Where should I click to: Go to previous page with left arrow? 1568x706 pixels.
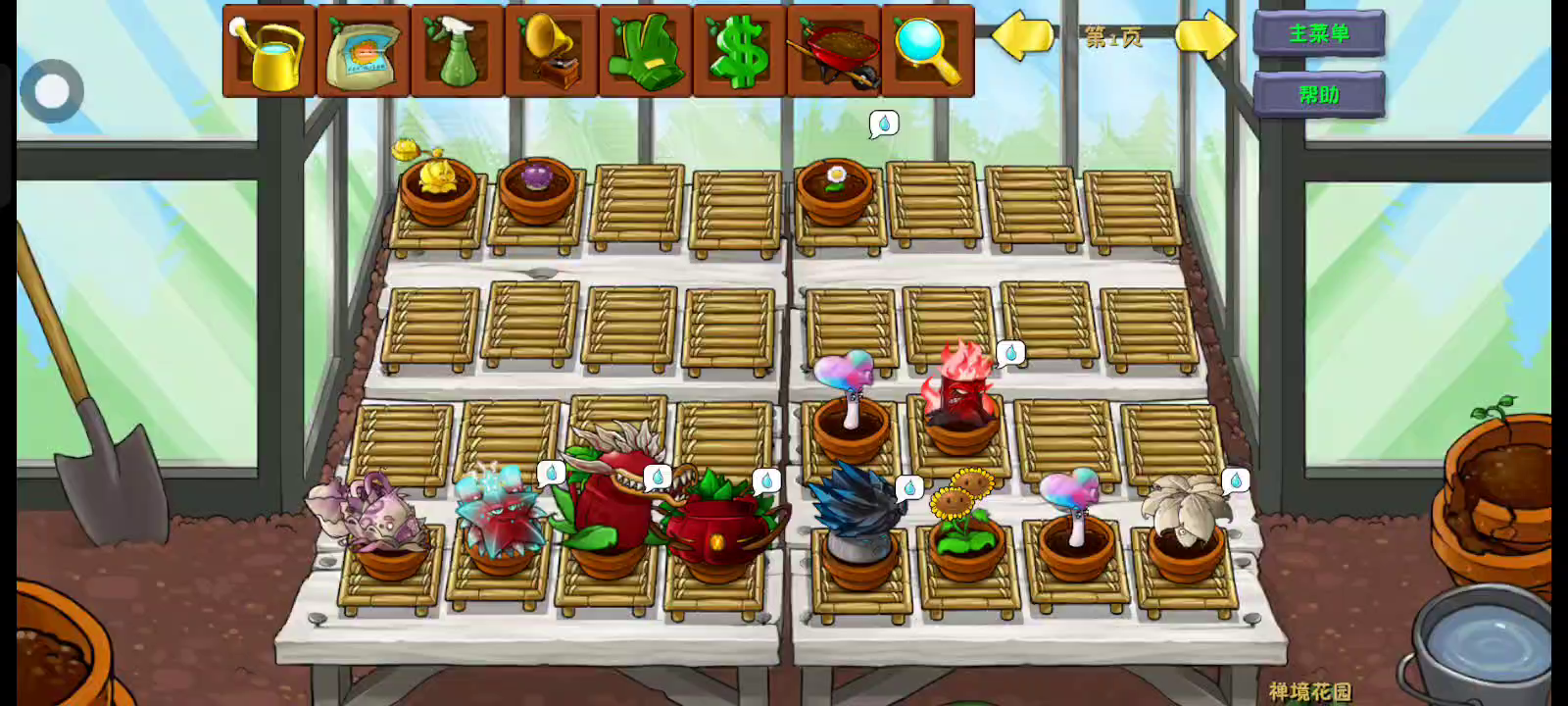click(x=1022, y=36)
